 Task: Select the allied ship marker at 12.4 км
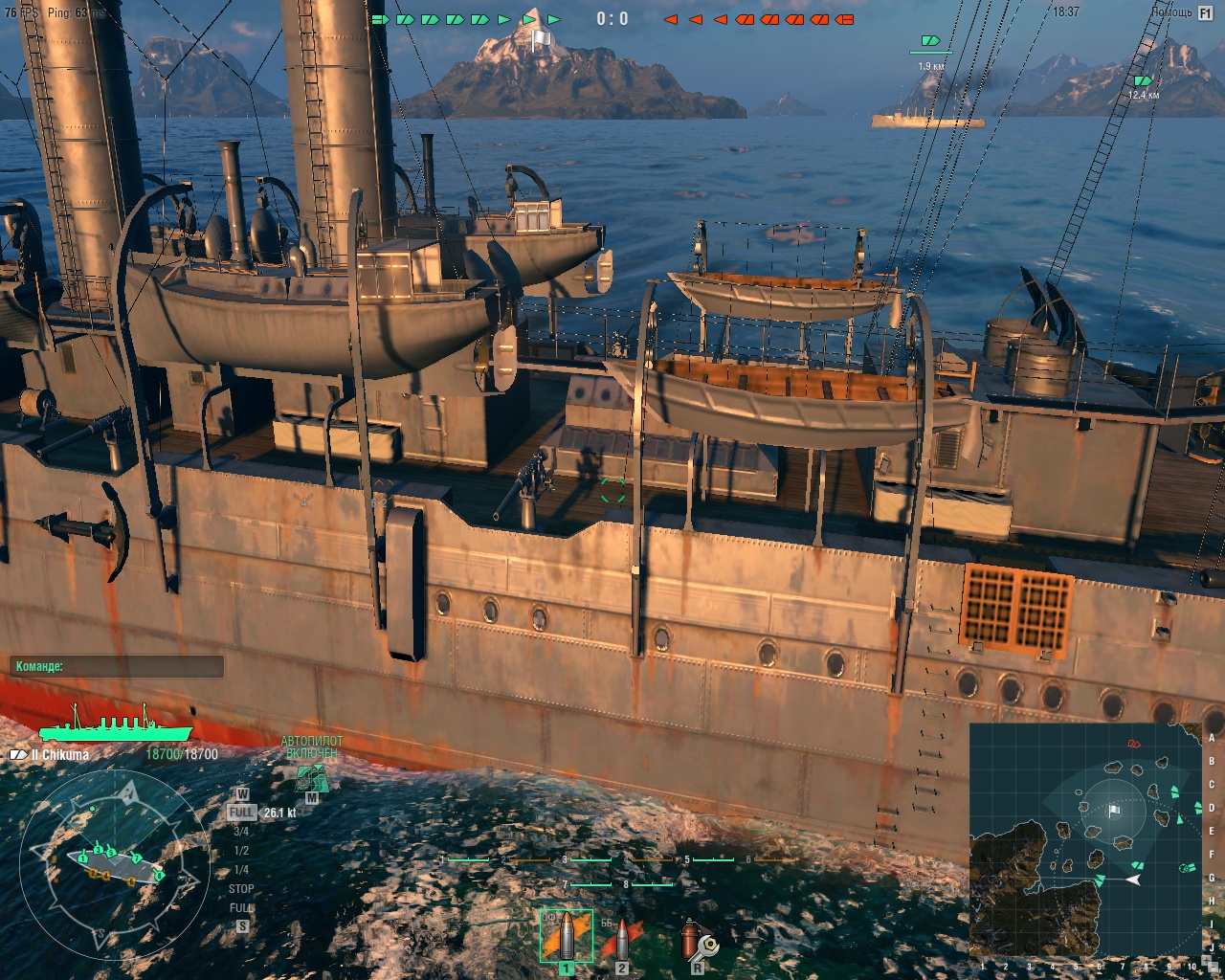[1142, 81]
